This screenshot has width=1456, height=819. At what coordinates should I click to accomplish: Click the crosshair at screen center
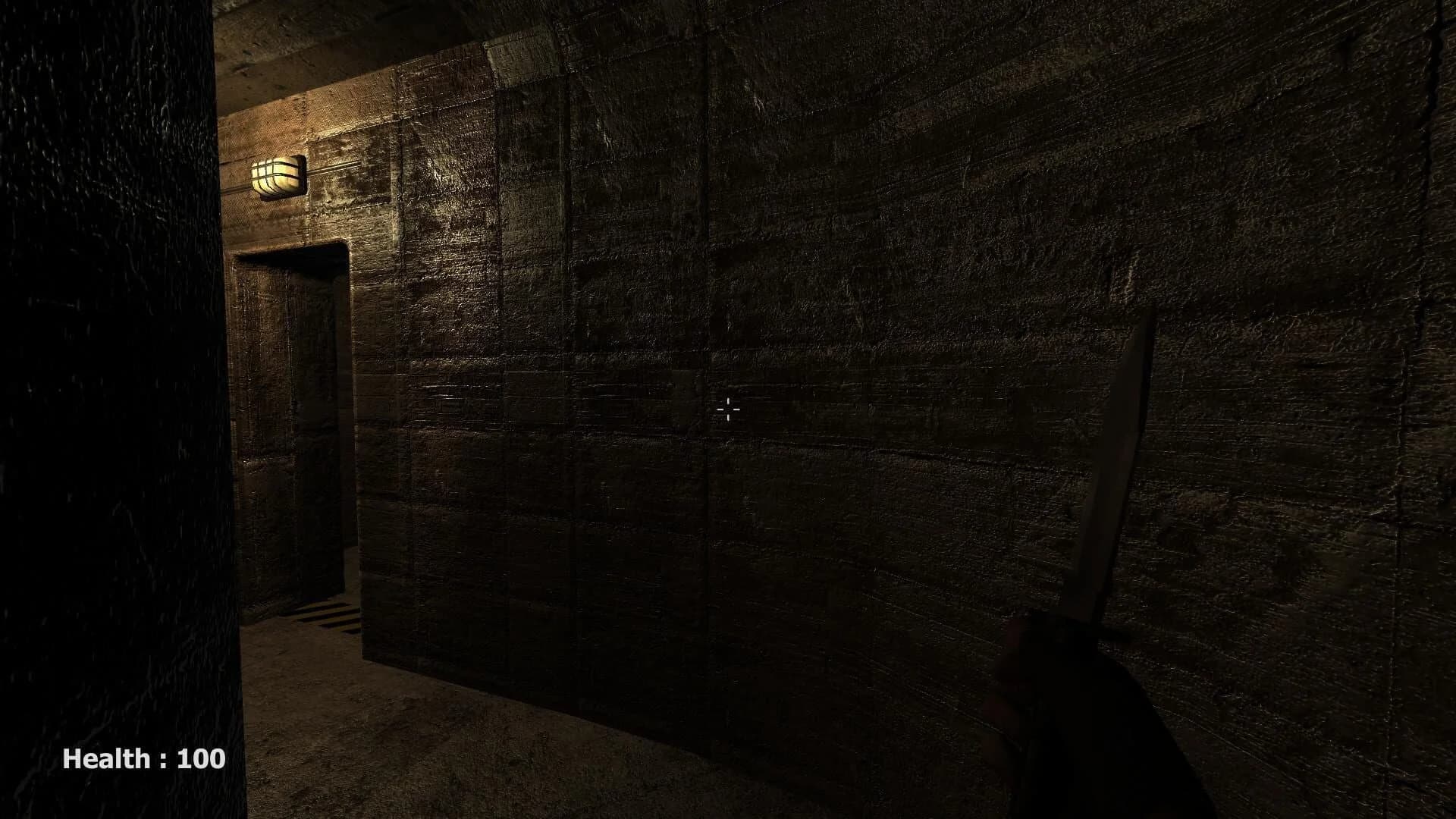coord(728,409)
